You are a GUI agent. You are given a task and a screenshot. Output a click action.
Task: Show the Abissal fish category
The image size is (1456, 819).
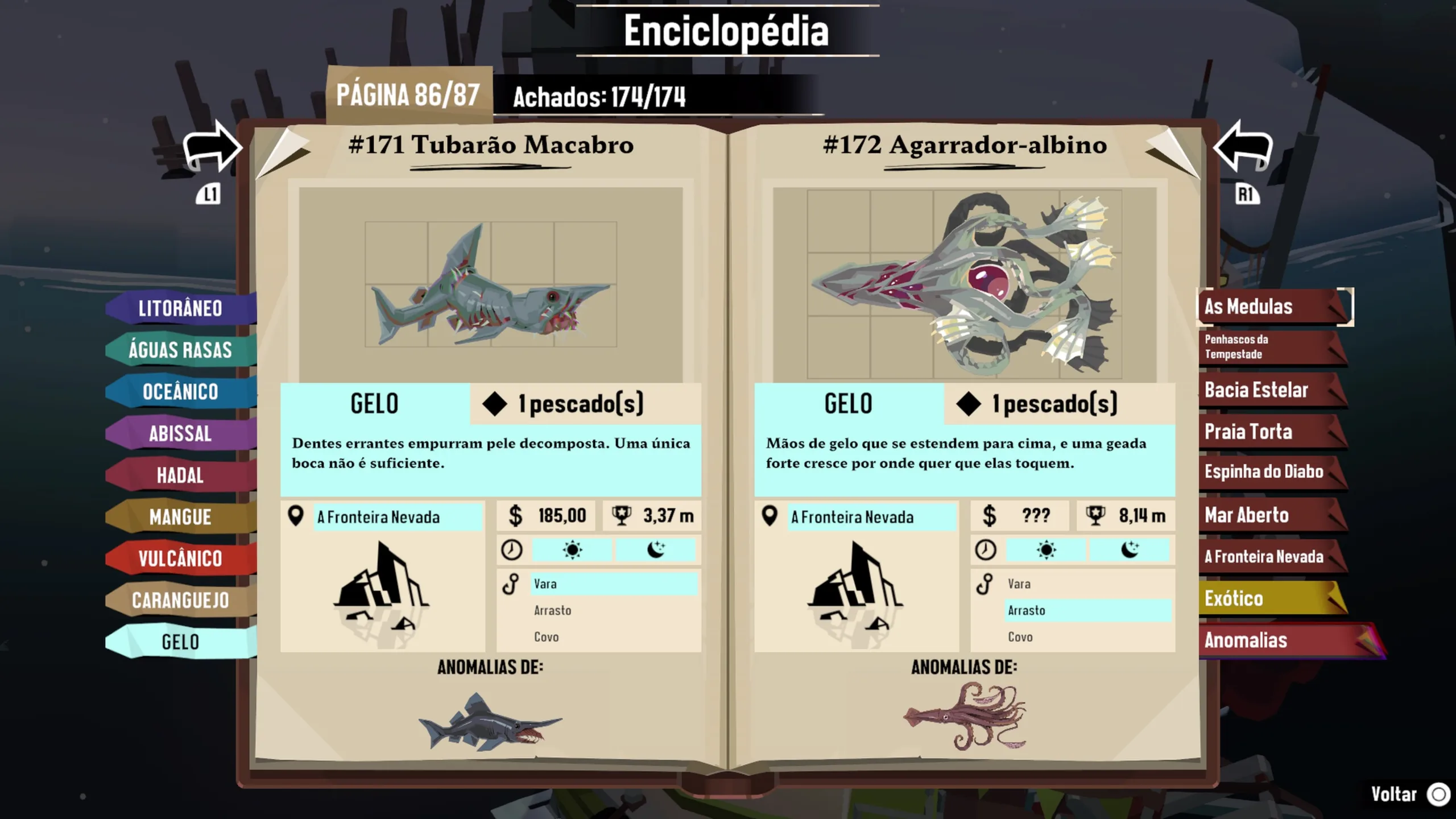180,433
